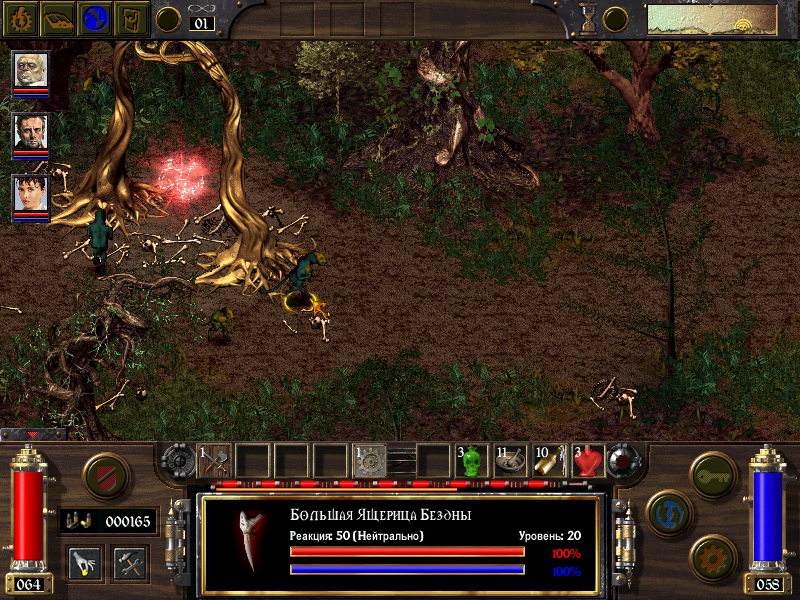Open the character sheet flame-gear icon
800x600 pixels.
click(x=21, y=18)
